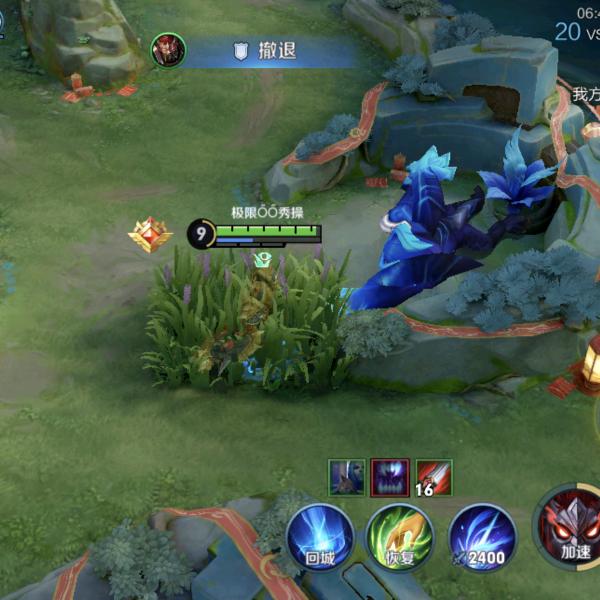Select the small green-bordered character icon
Screen dimensions: 600x600
(347, 477)
